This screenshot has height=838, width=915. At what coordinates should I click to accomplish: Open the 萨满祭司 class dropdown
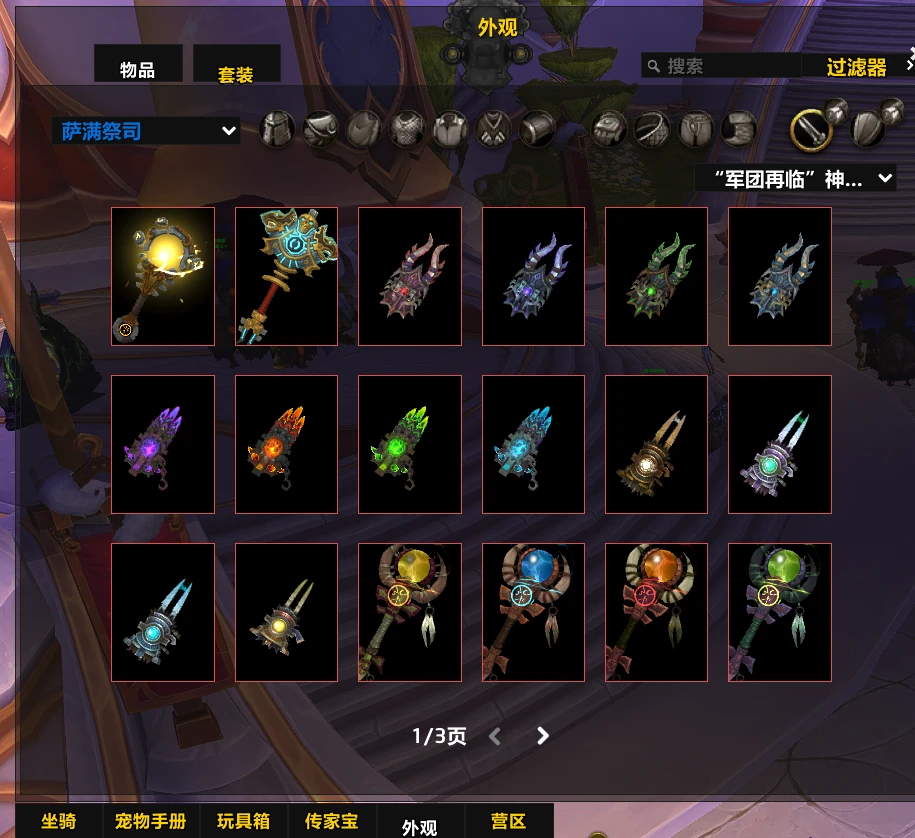[146, 131]
